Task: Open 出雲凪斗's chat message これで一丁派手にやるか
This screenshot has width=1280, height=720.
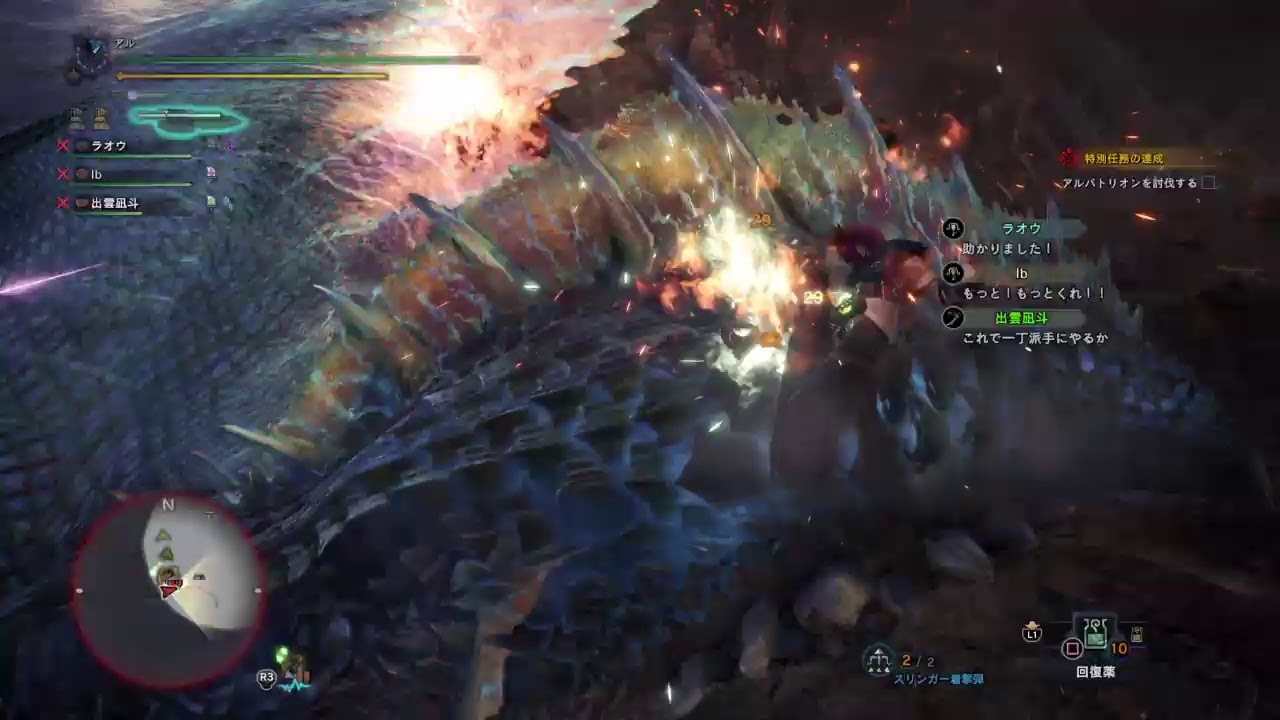Action: pyautogui.click(x=1035, y=339)
